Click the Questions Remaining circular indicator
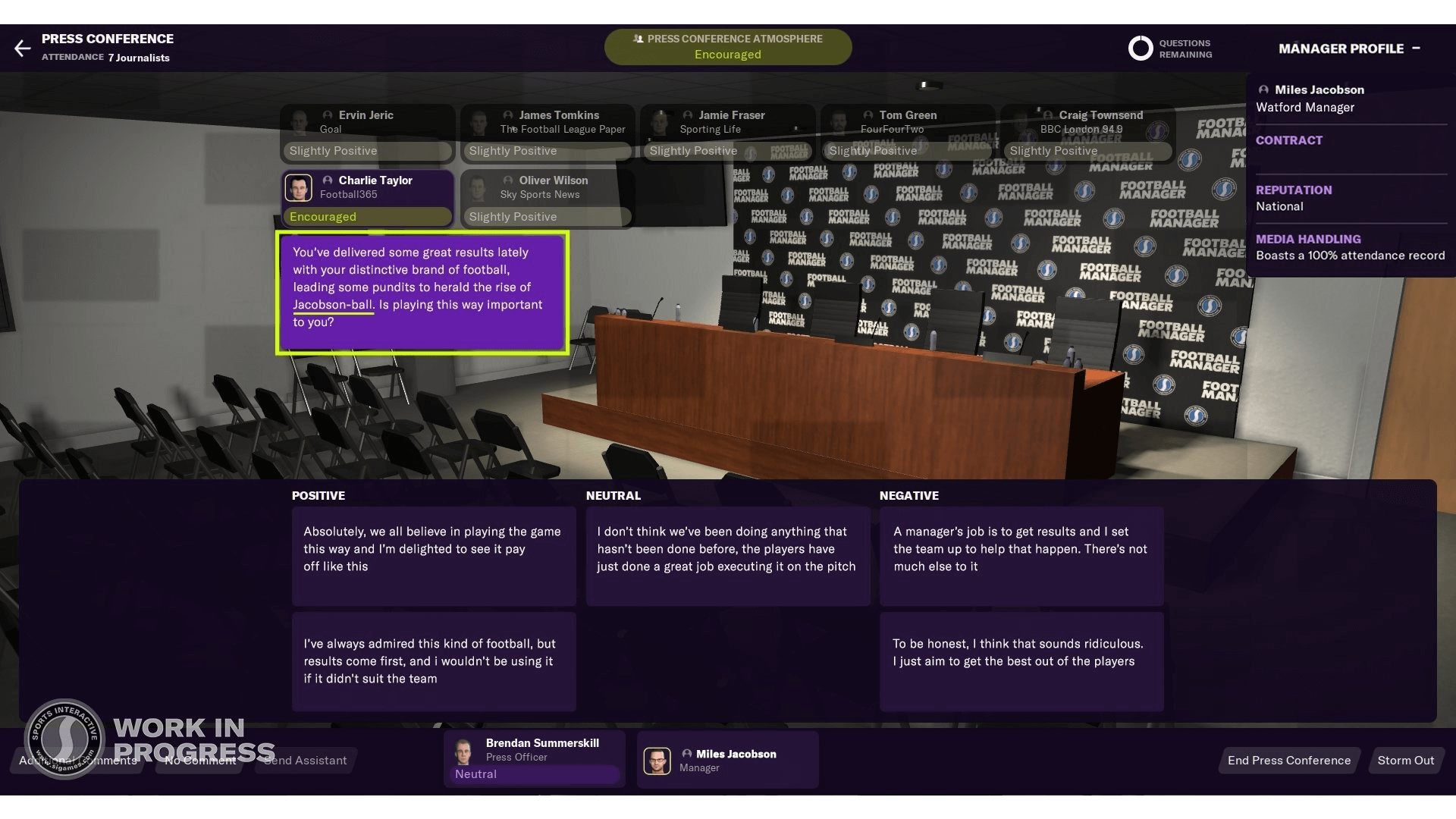 tap(1139, 48)
